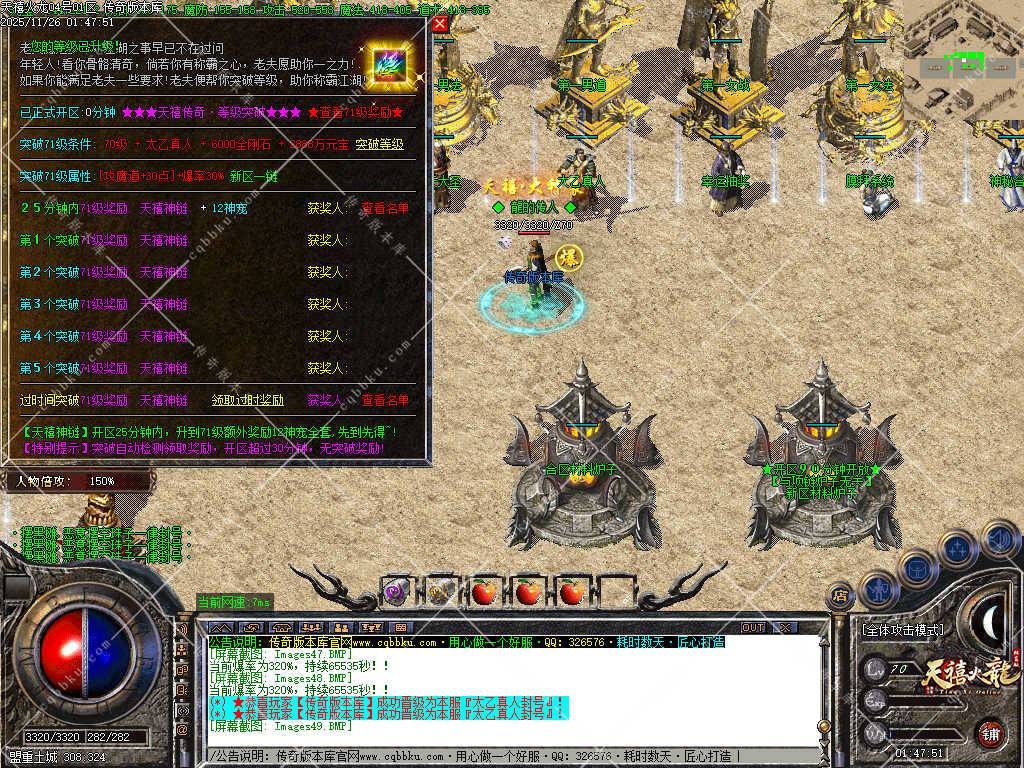This screenshot has height=768, width=1024.
Task: Claim the 领取过时奖励 overtime reward
Action: (248, 400)
